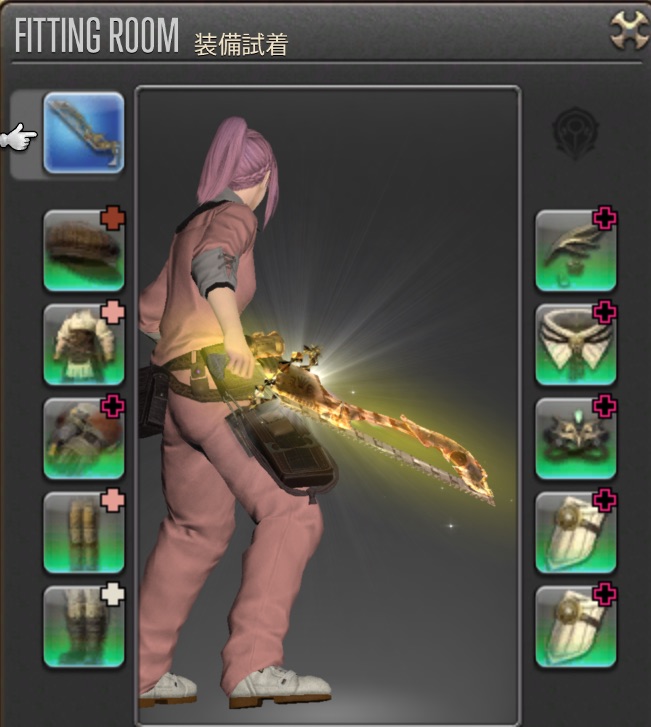Choose the white body armor slot

pos(84,345)
